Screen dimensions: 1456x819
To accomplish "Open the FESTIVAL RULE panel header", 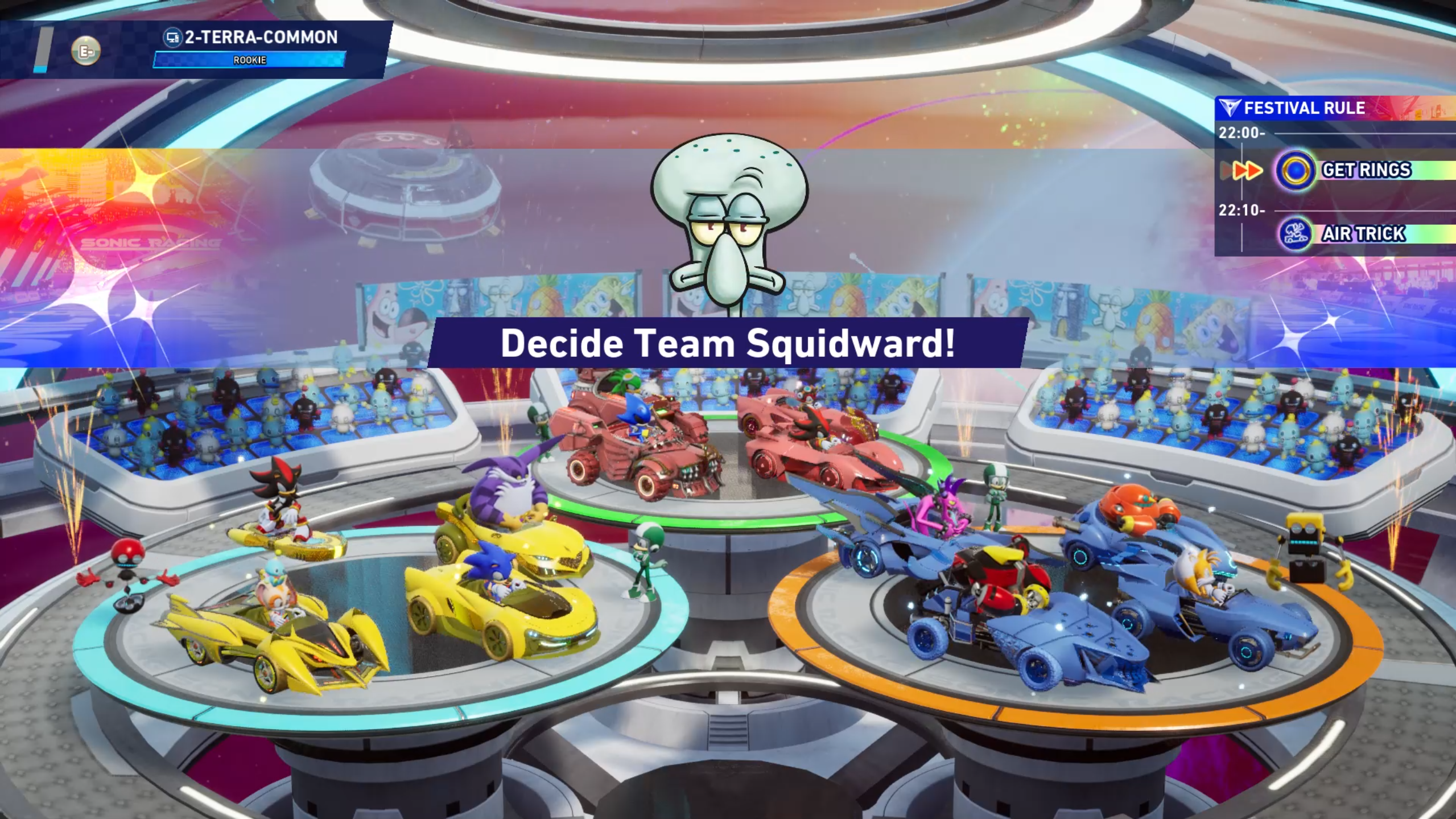I will point(1304,108).
